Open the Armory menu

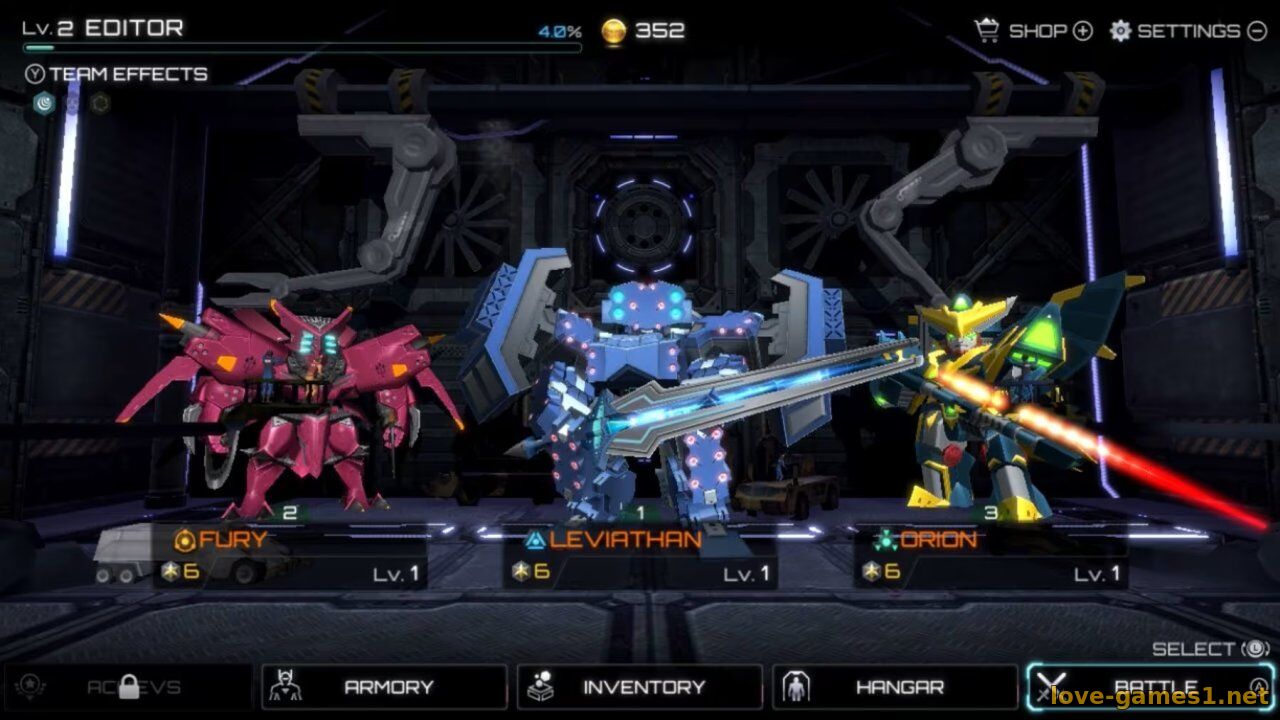tap(384, 687)
